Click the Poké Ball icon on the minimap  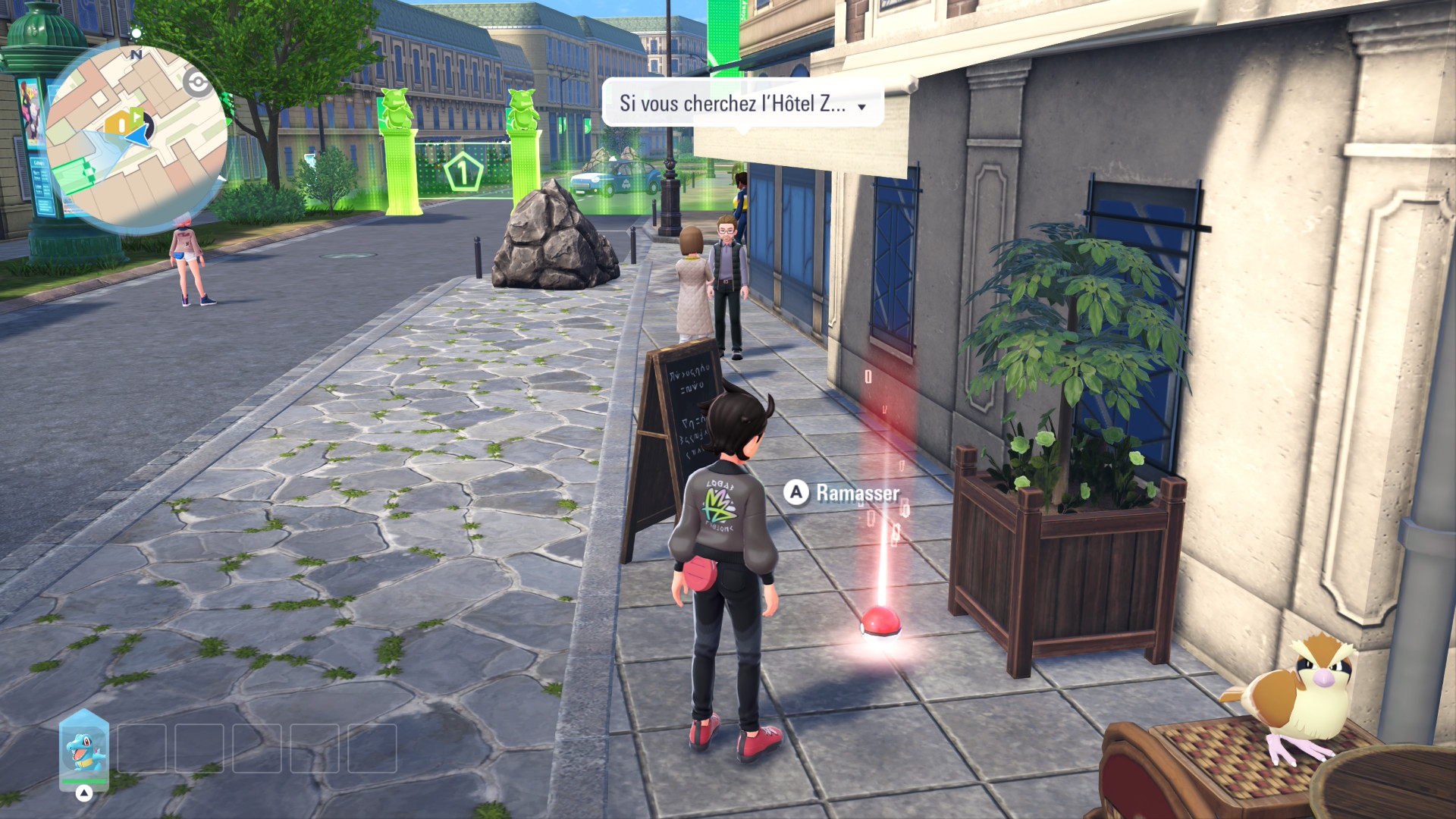[x=198, y=83]
